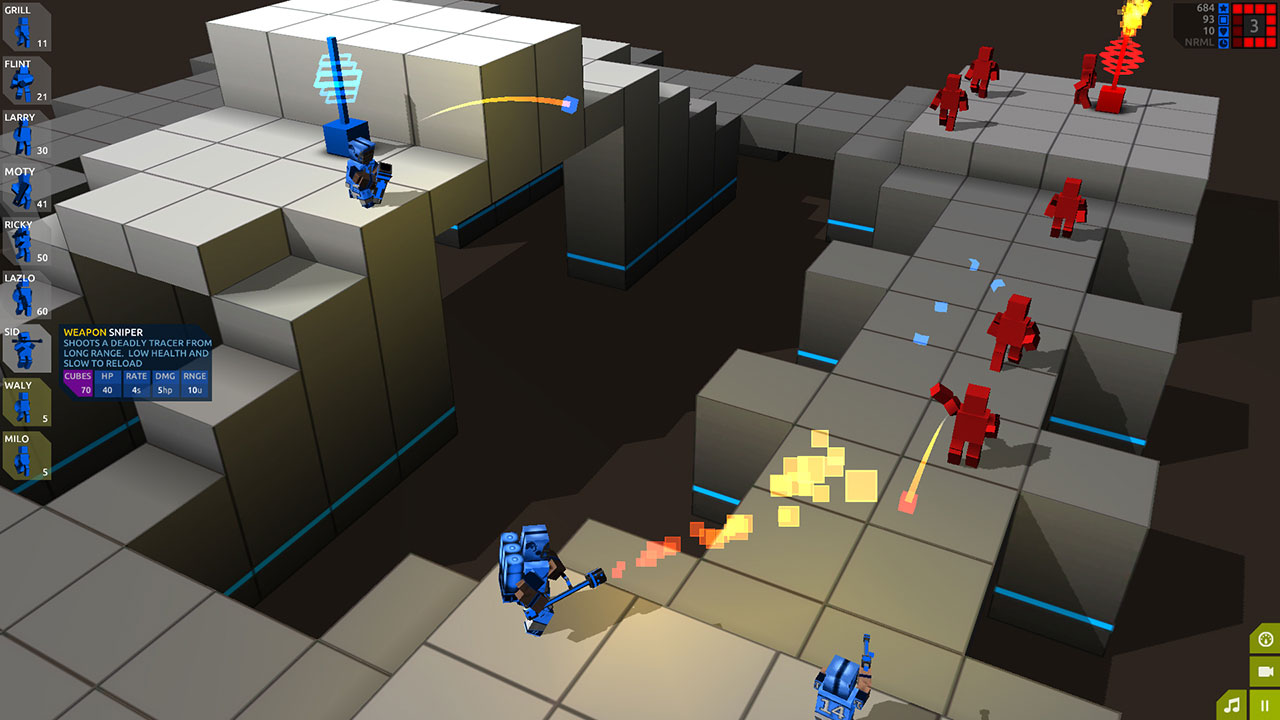Click the cube count indicator showing 93
The height and width of the screenshot is (720, 1280).
click(x=1223, y=20)
